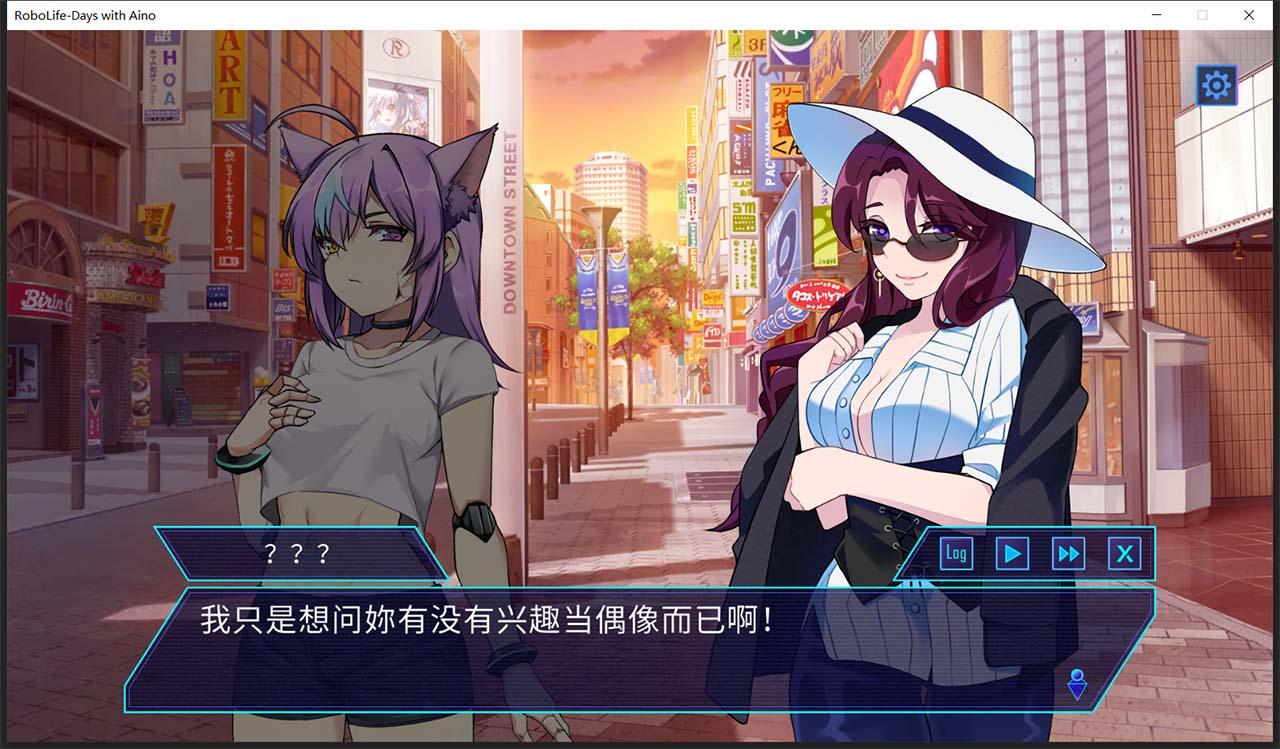The width and height of the screenshot is (1280, 749).
Task: Minimize the RoboLife game window
Action: click(x=1157, y=15)
